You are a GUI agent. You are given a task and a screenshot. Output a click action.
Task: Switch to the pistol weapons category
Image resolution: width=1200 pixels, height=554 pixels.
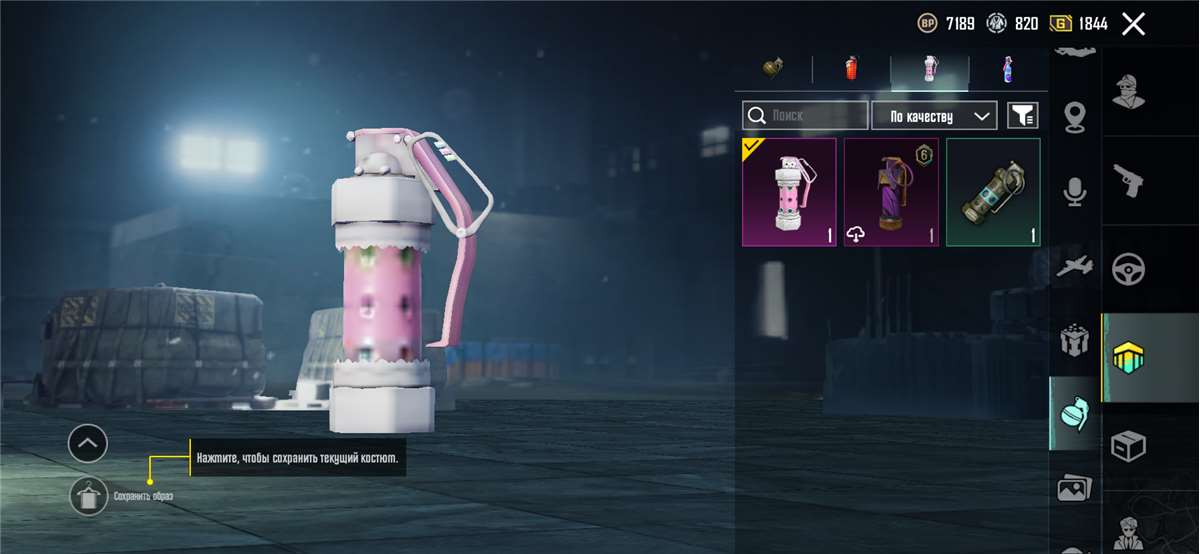pyautogui.click(x=1130, y=180)
